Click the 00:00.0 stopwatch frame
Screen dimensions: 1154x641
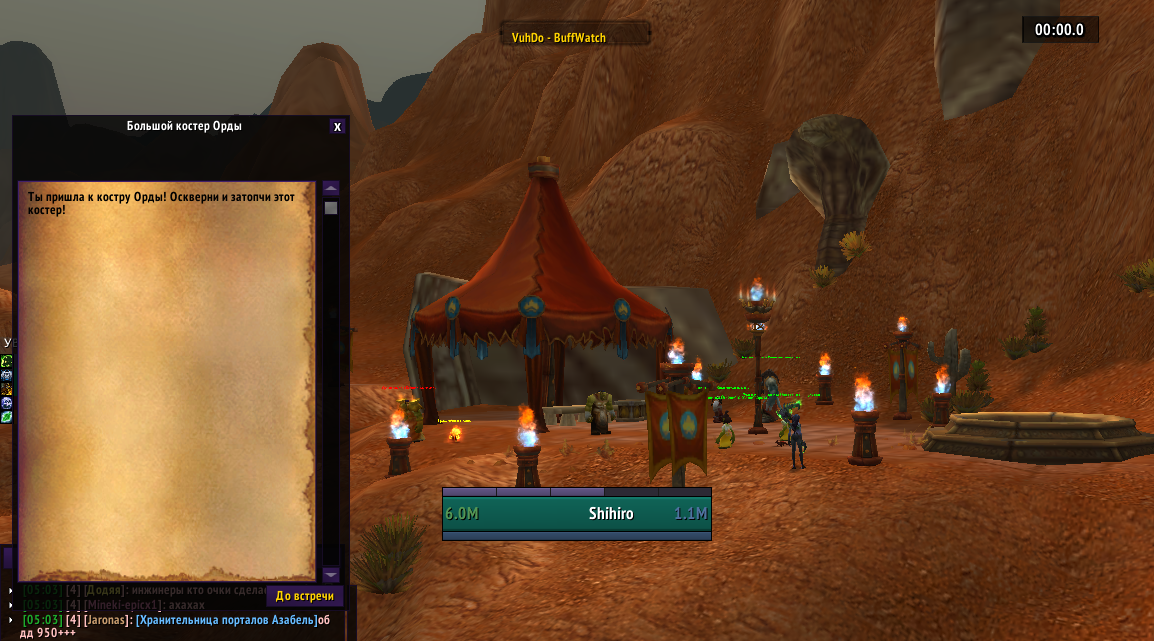pyautogui.click(x=1059, y=30)
